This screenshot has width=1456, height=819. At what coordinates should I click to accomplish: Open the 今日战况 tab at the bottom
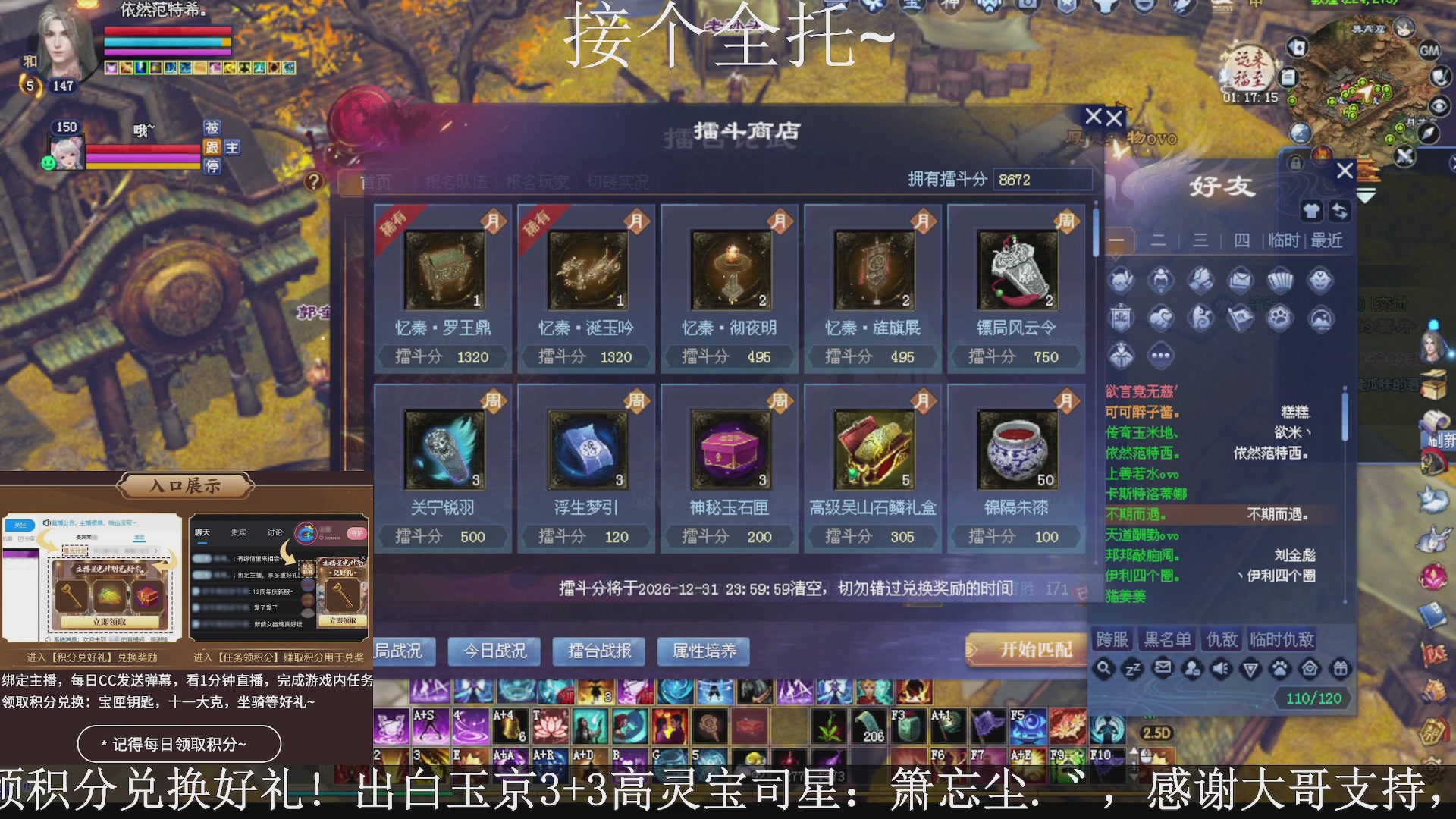494,651
